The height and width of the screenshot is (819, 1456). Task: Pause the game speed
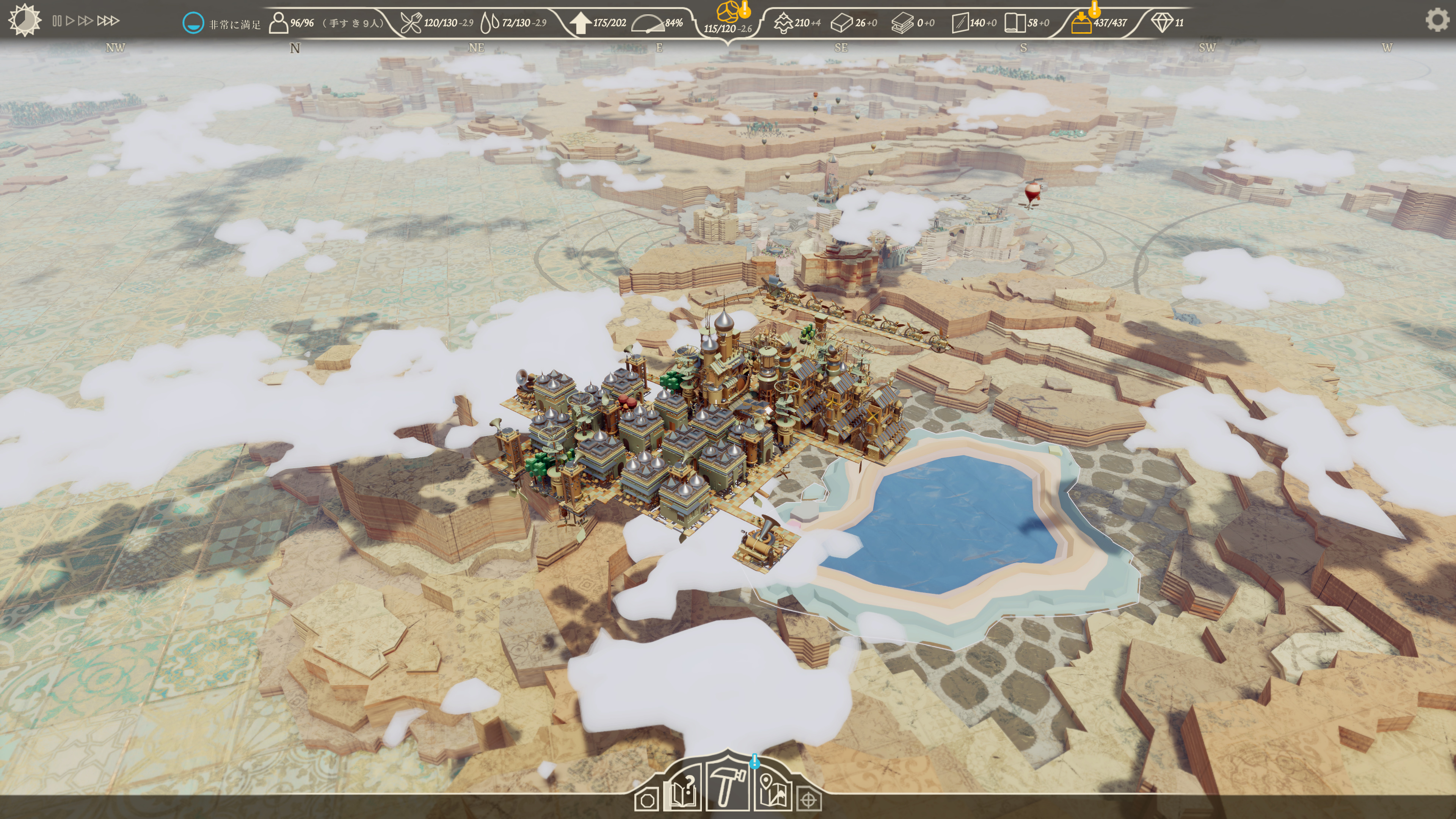coord(56,21)
